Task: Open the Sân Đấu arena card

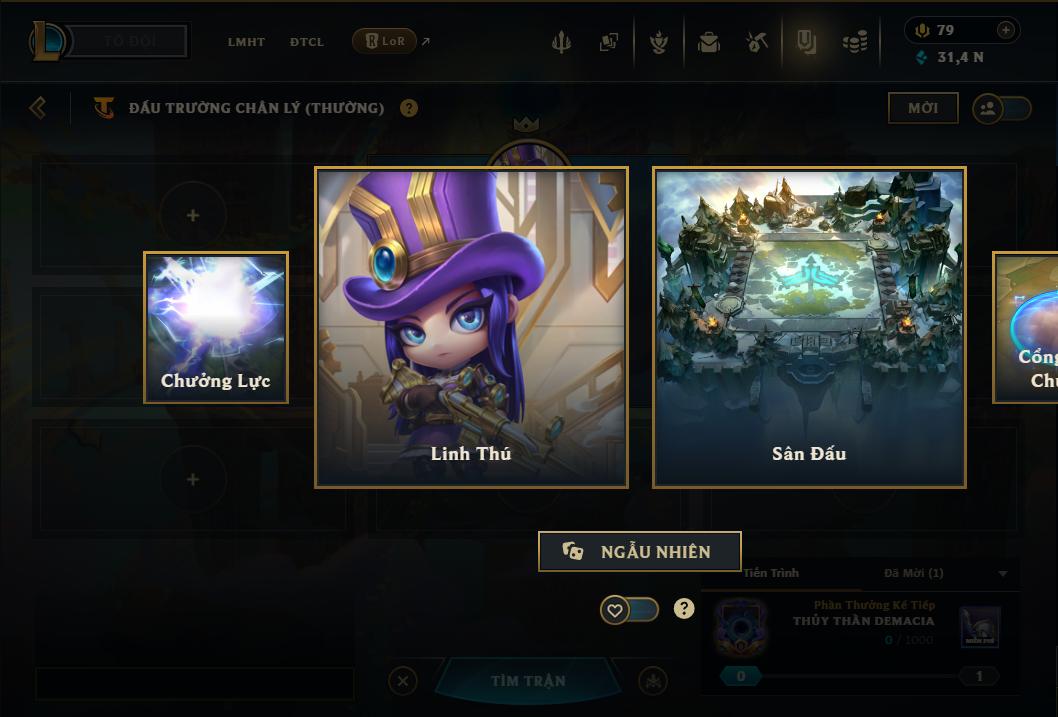Action: coord(809,327)
